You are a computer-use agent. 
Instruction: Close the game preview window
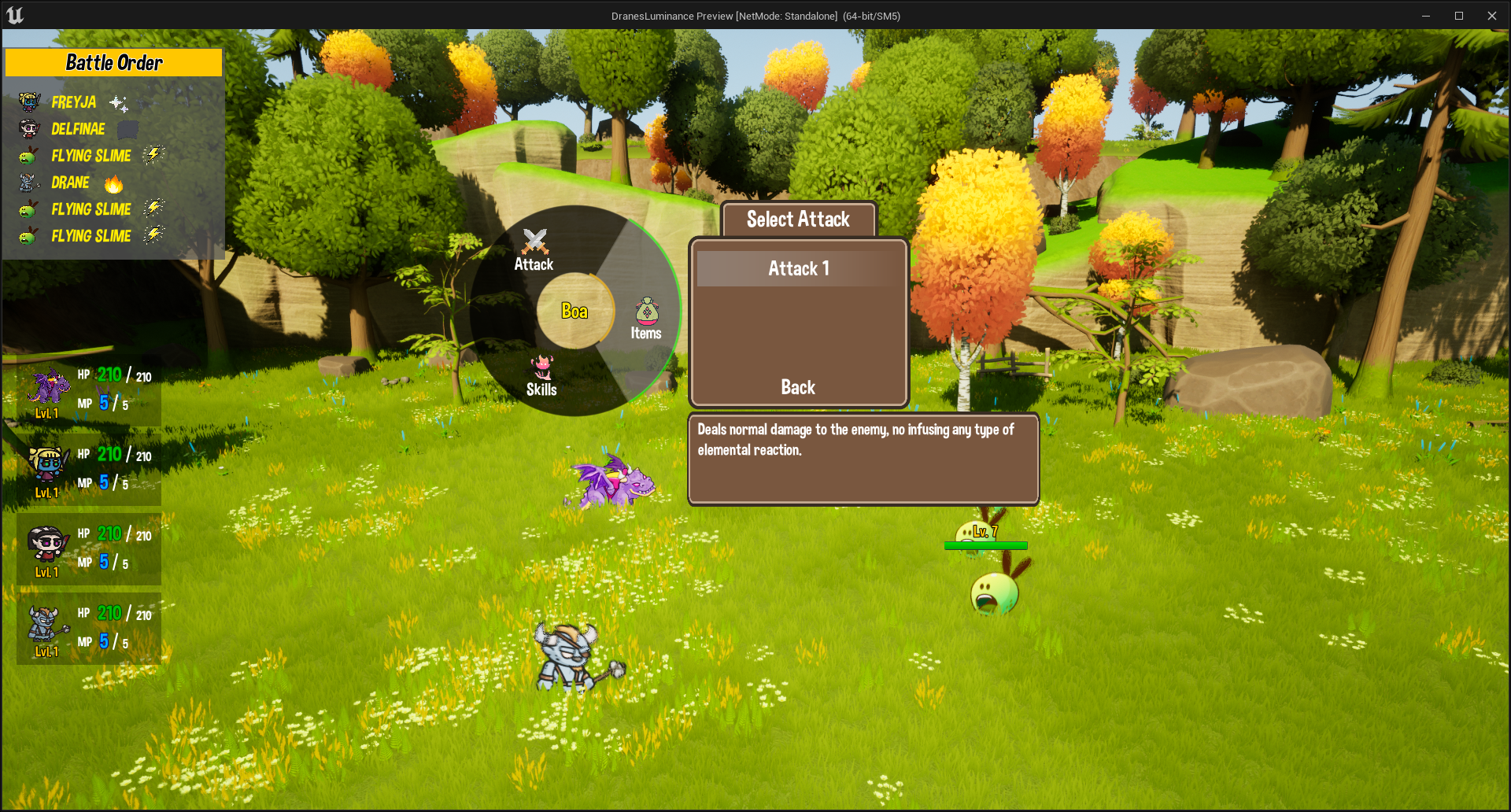[1491, 16]
